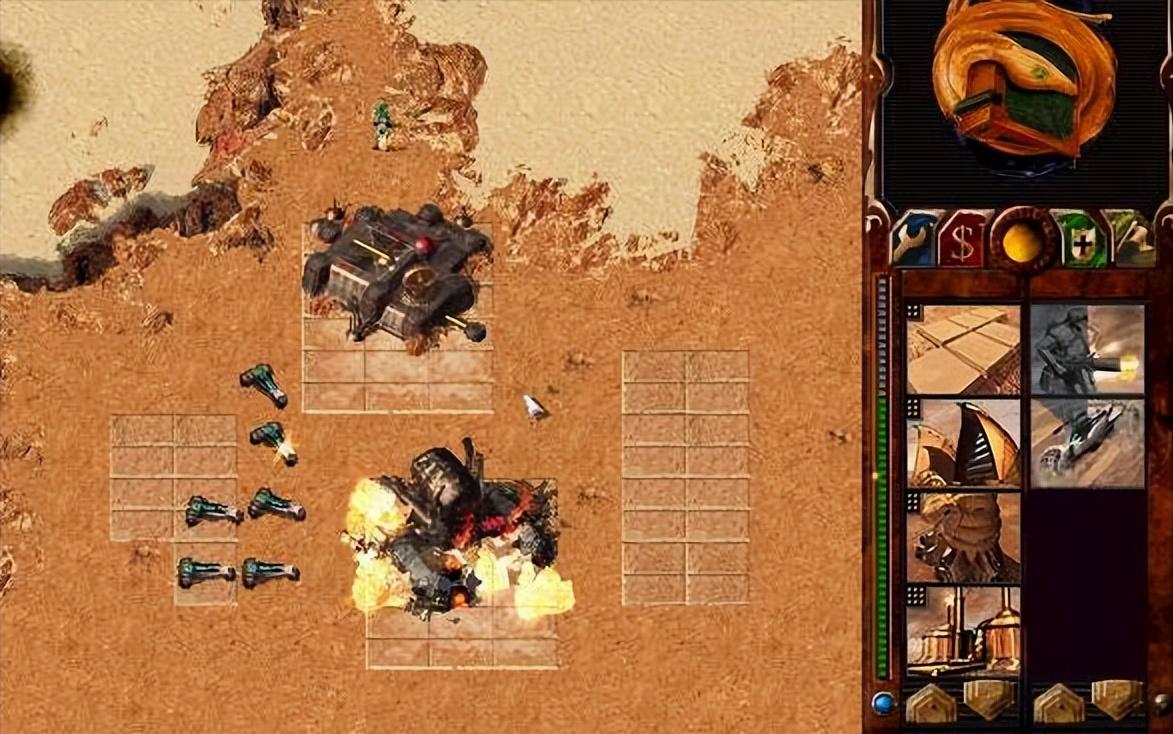Build the concrete slab structure

[964, 350]
